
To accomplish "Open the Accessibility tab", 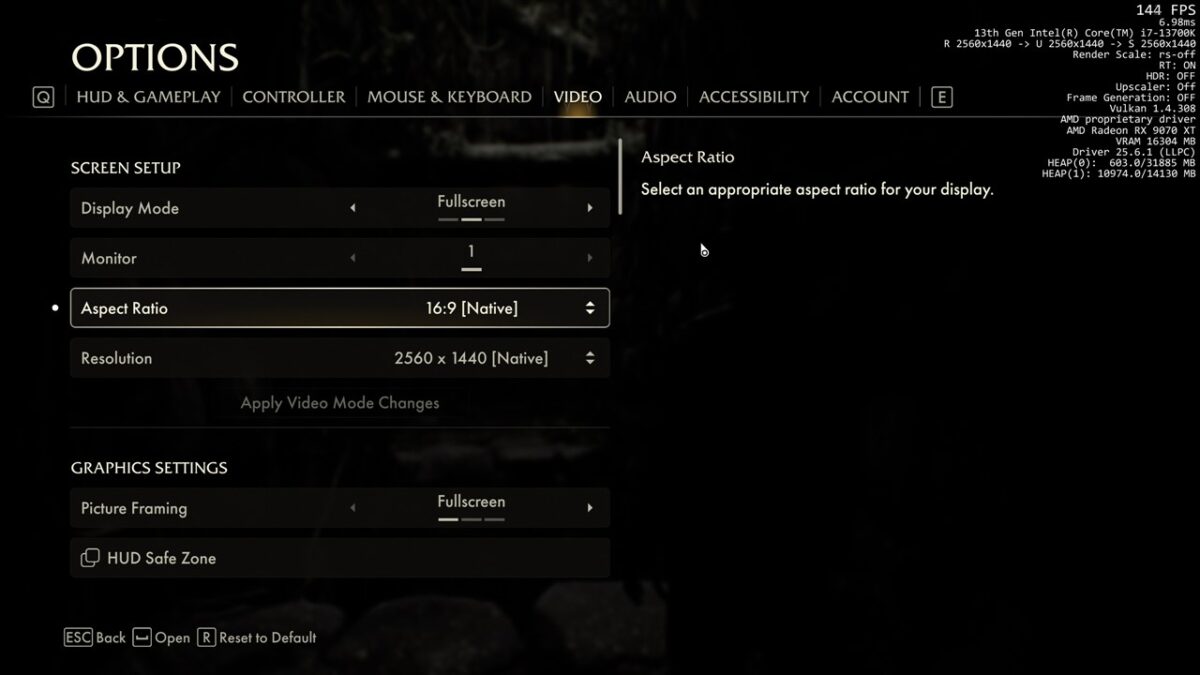I will coord(754,97).
